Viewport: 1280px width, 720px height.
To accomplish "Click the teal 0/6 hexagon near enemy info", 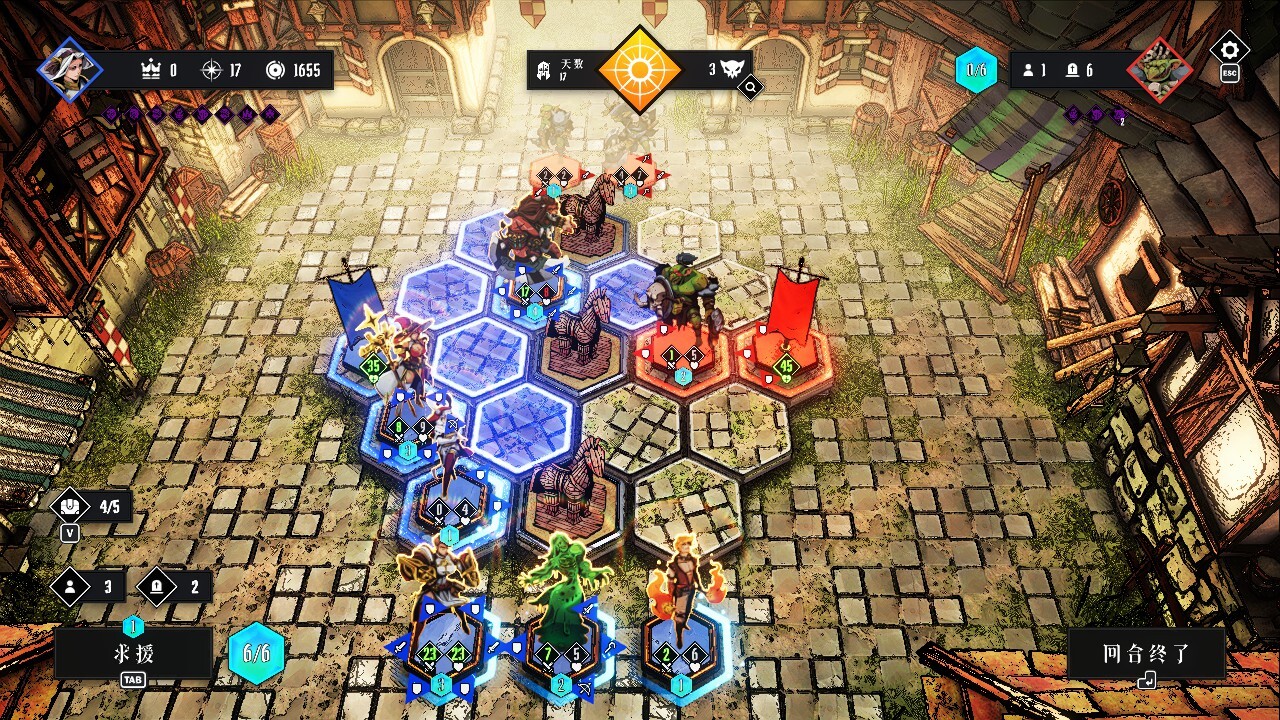I will [975, 70].
